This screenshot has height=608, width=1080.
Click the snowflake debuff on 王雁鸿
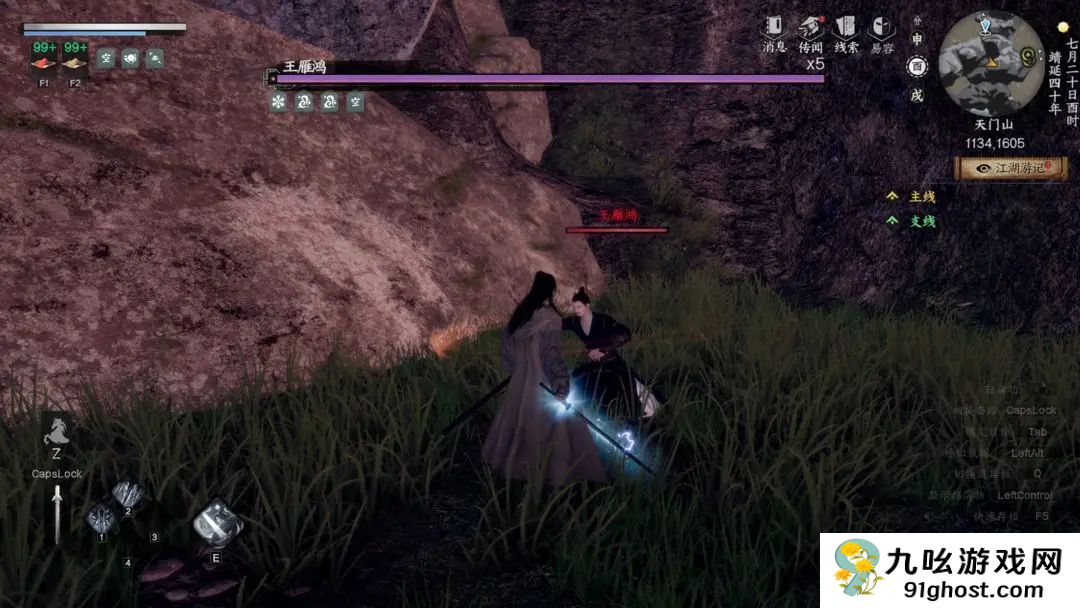pyautogui.click(x=278, y=102)
